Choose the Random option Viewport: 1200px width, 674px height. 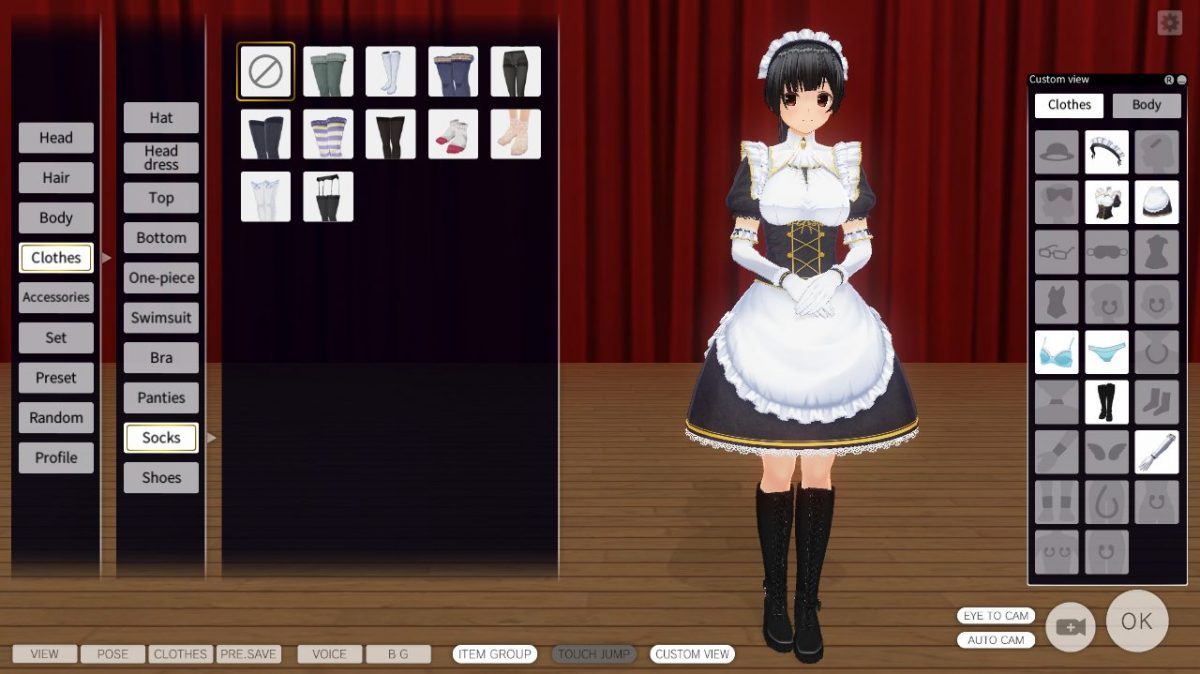pos(56,418)
